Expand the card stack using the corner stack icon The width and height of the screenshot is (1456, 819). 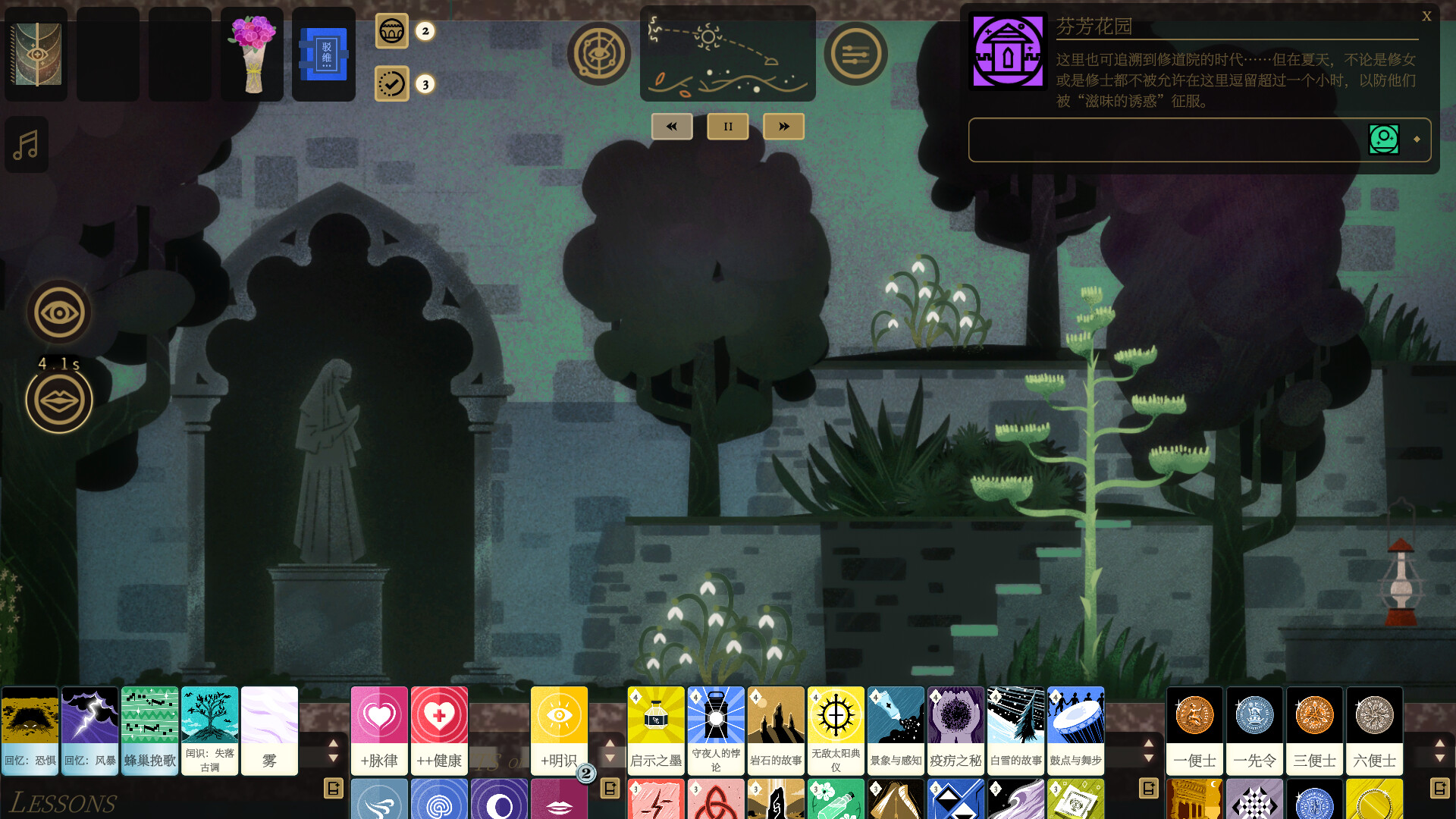click(x=331, y=788)
